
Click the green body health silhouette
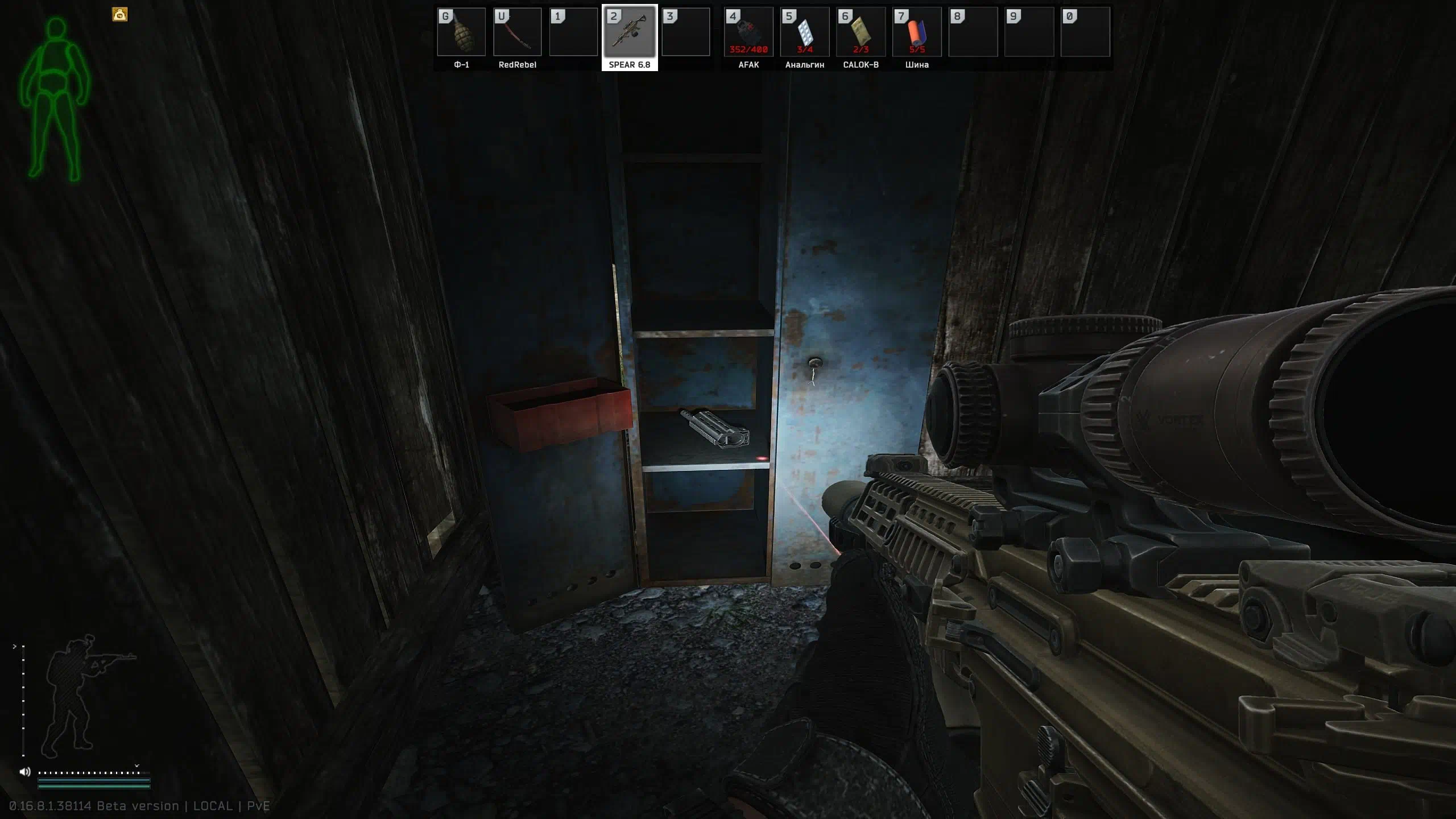[55, 100]
